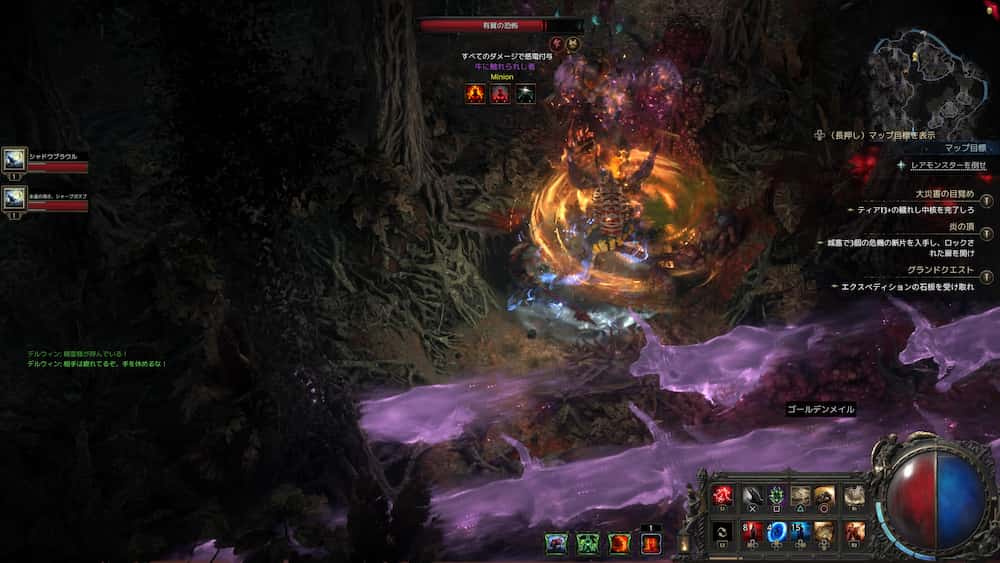Select the green-framed blue creature buff icon
The image size is (1000, 563).
555,544
